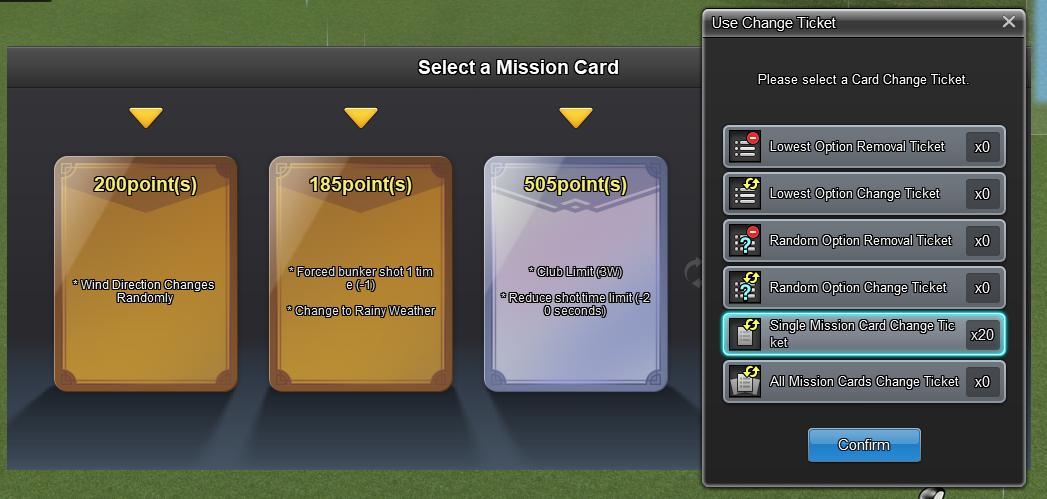Select Single Mission Card Change Ticket
The height and width of the screenshot is (499, 1047).
click(863, 335)
